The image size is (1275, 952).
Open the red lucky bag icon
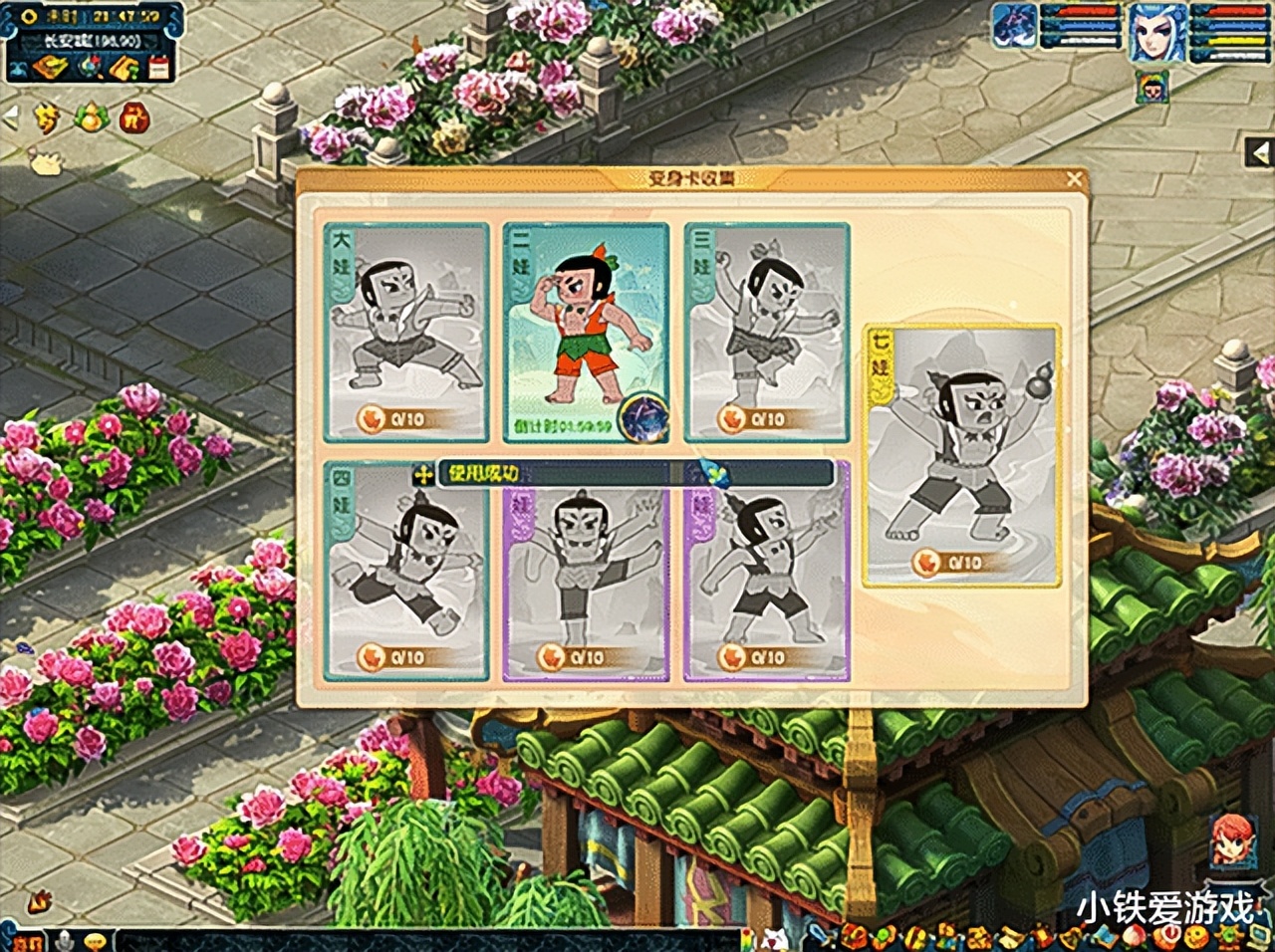coord(134,119)
